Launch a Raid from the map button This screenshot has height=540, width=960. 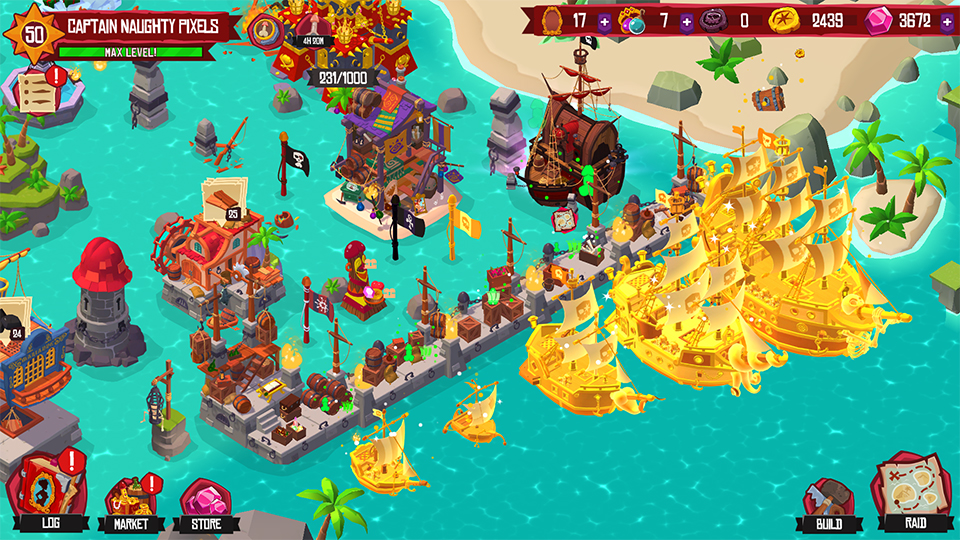[909, 492]
